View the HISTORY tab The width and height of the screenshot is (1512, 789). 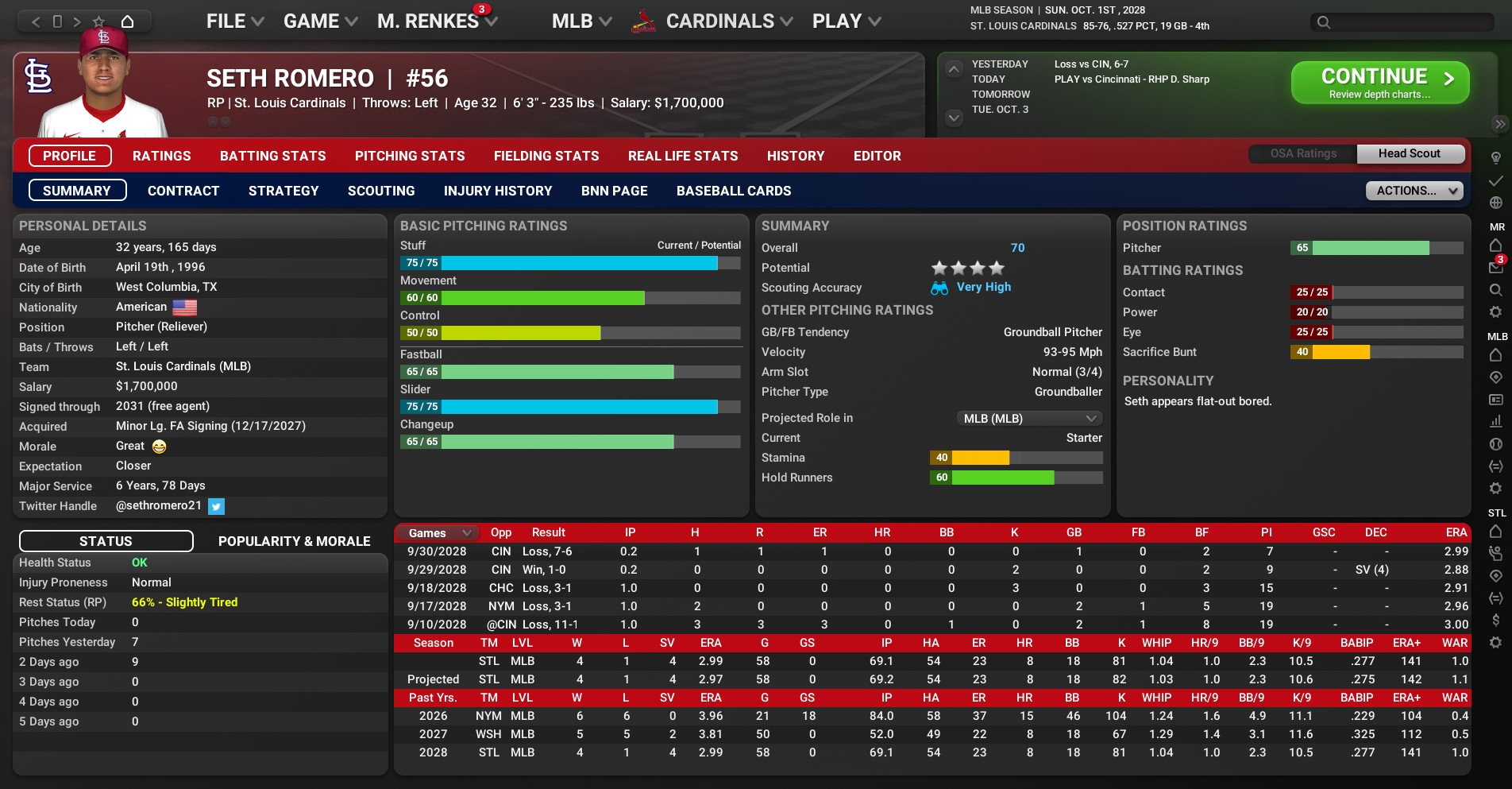[x=795, y=156]
